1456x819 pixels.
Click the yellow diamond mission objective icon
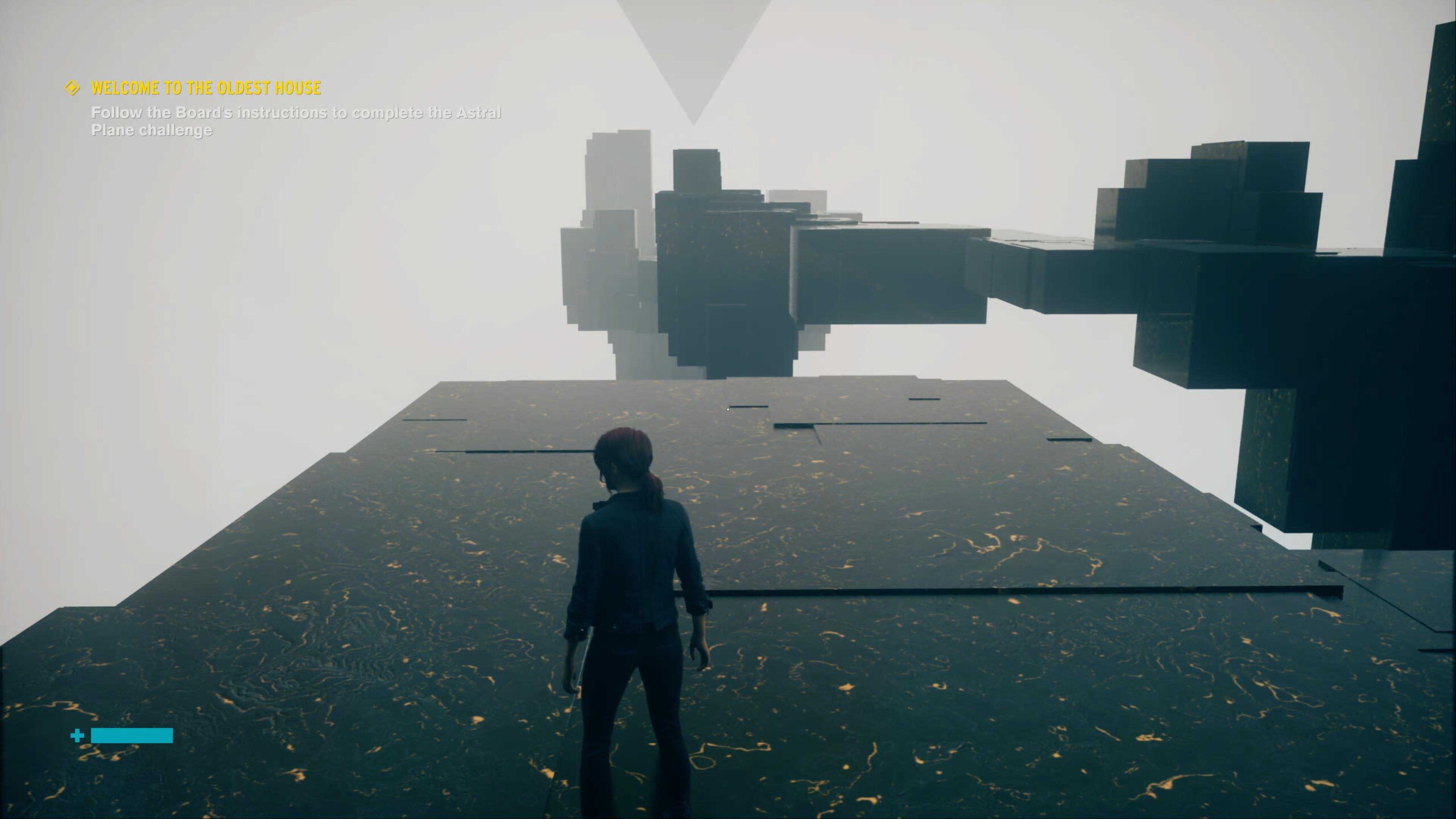[x=72, y=88]
